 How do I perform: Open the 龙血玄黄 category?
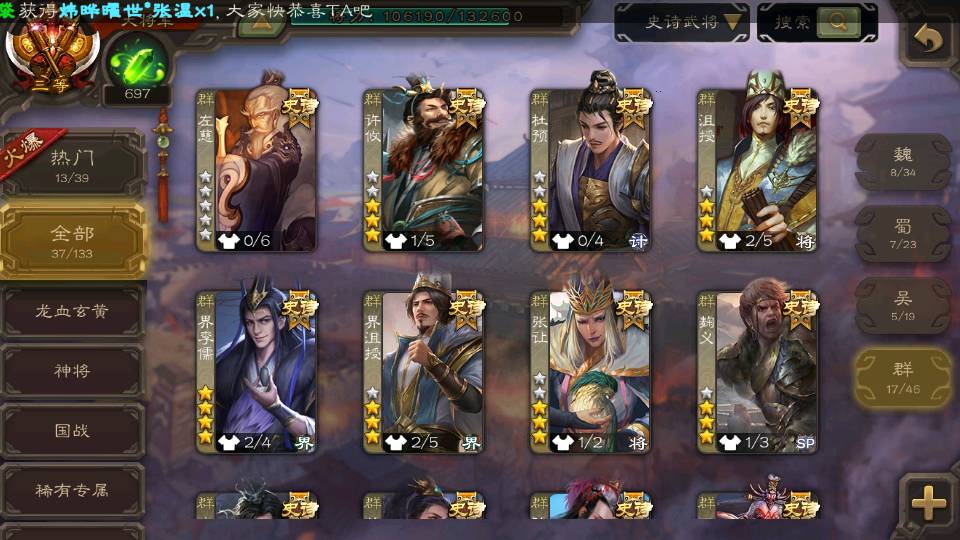[x=72, y=311]
